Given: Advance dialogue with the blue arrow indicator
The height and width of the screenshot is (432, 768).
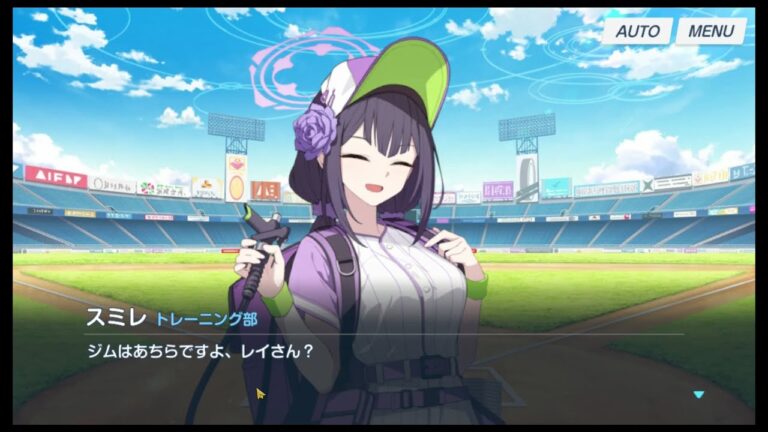Looking at the screenshot, I should pyautogui.click(x=699, y=395).
